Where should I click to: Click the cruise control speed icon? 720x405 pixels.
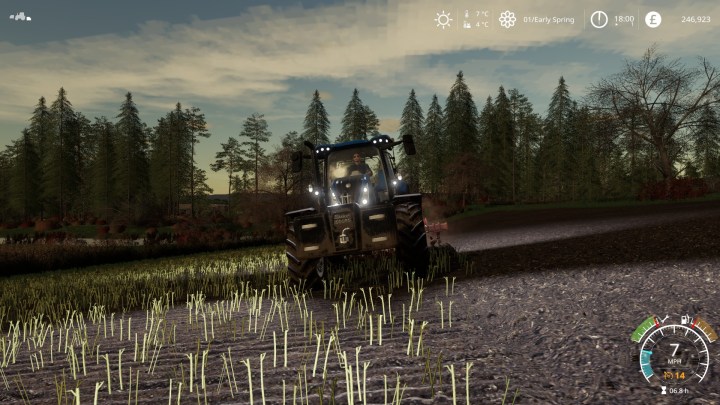pyautogui.click(x=668, y=375)
